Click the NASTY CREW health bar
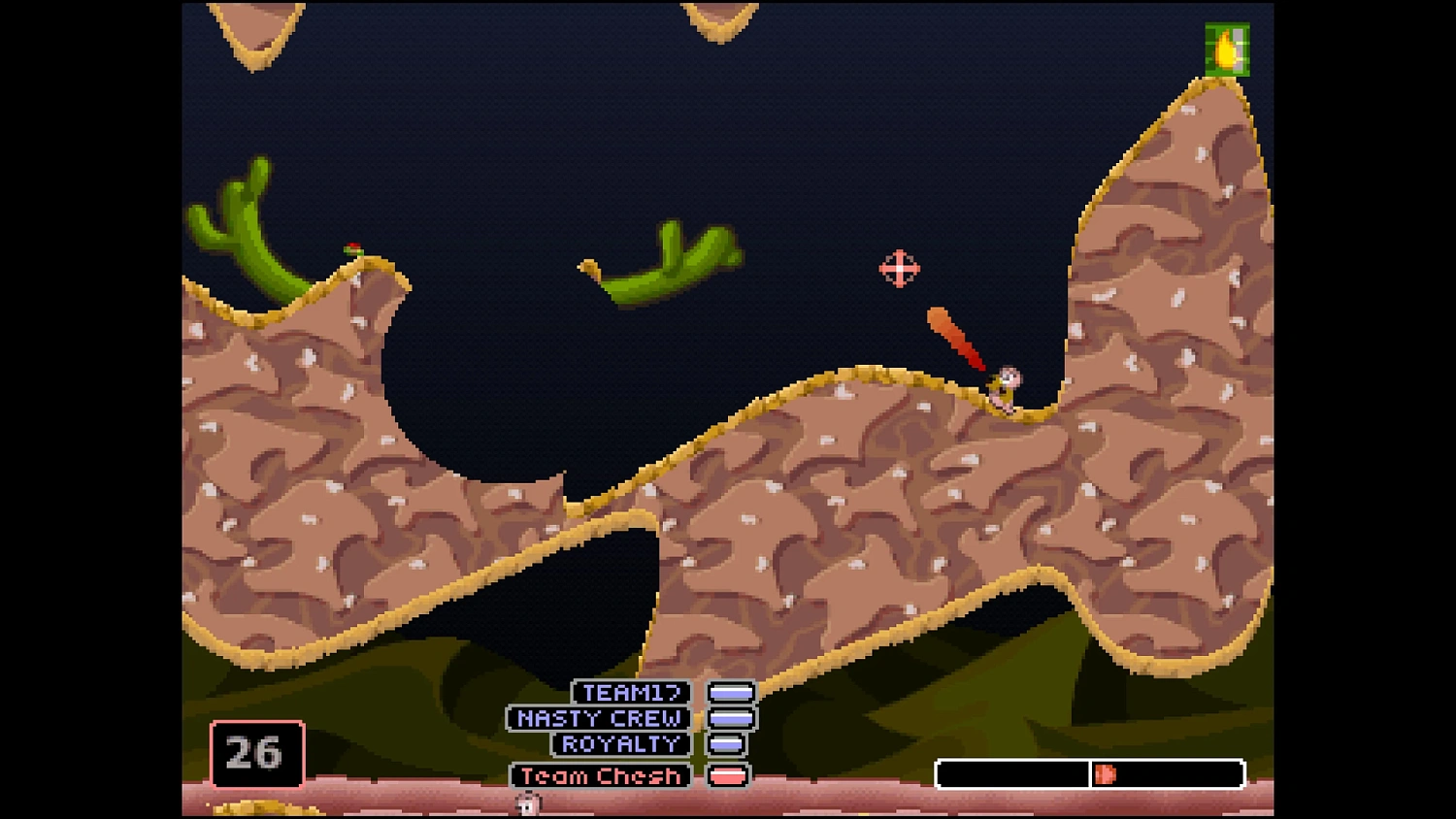1456x819 pixels. [x=733, y=719]
